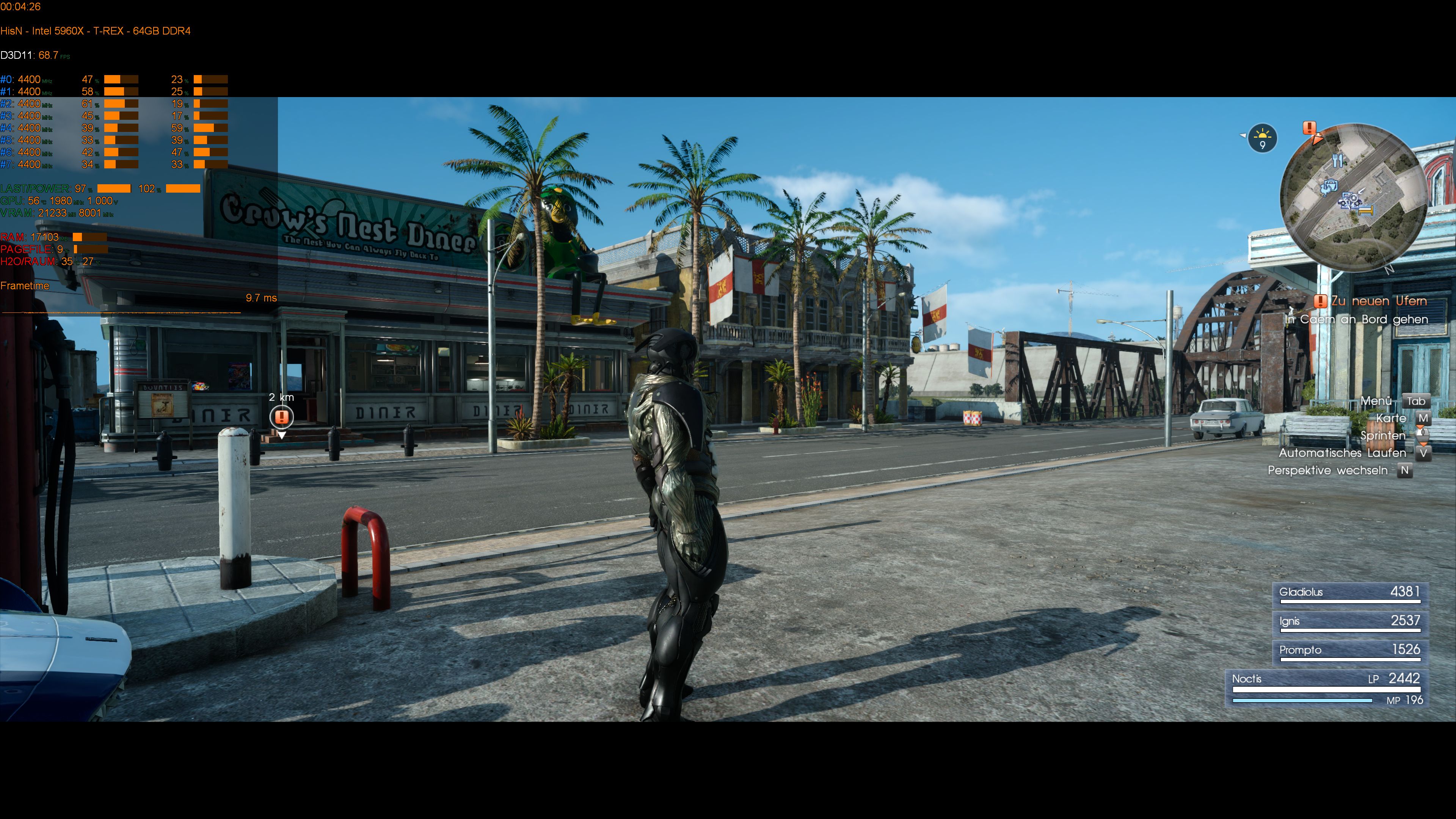Click the chicken icon on the minimap
Screen dimensions: 1456x819
[x=1326, y=191]
